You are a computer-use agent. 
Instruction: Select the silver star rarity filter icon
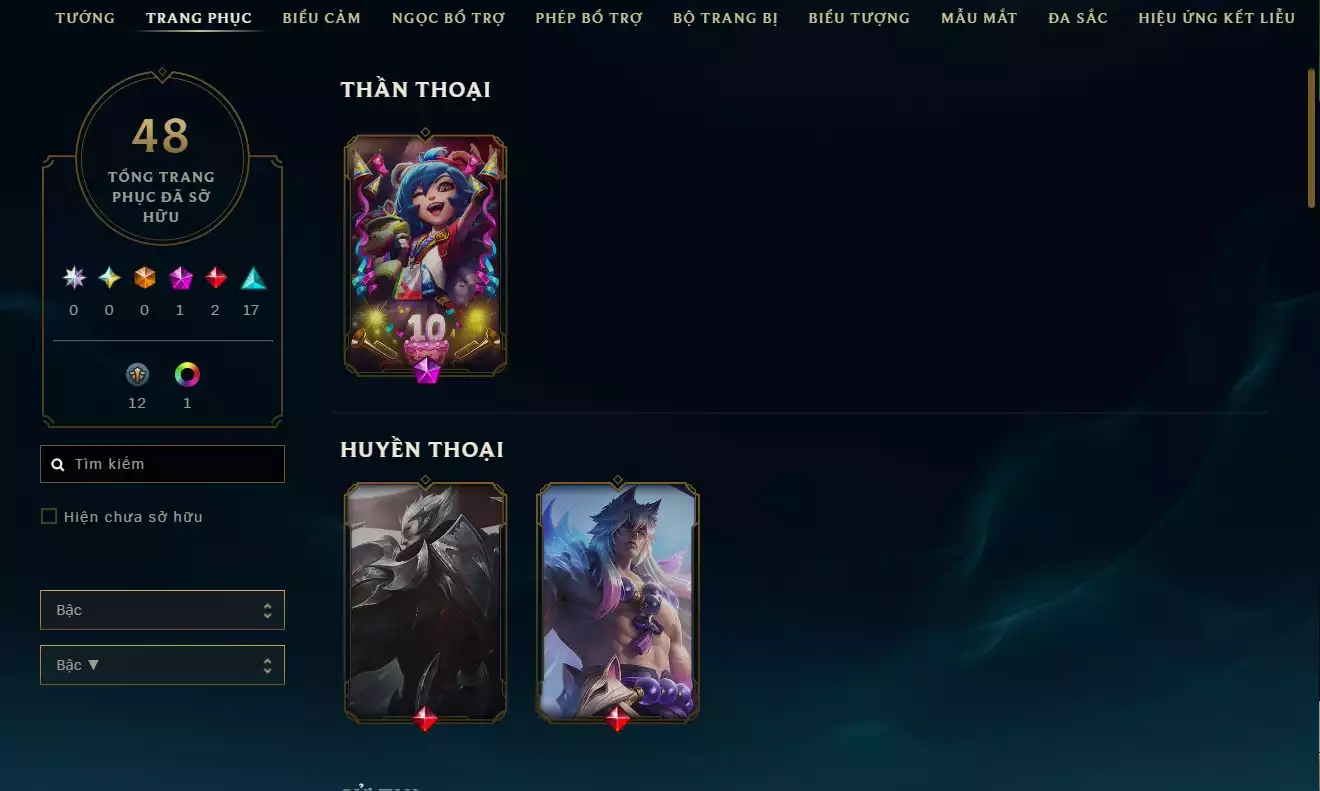(x=73, y=278)
